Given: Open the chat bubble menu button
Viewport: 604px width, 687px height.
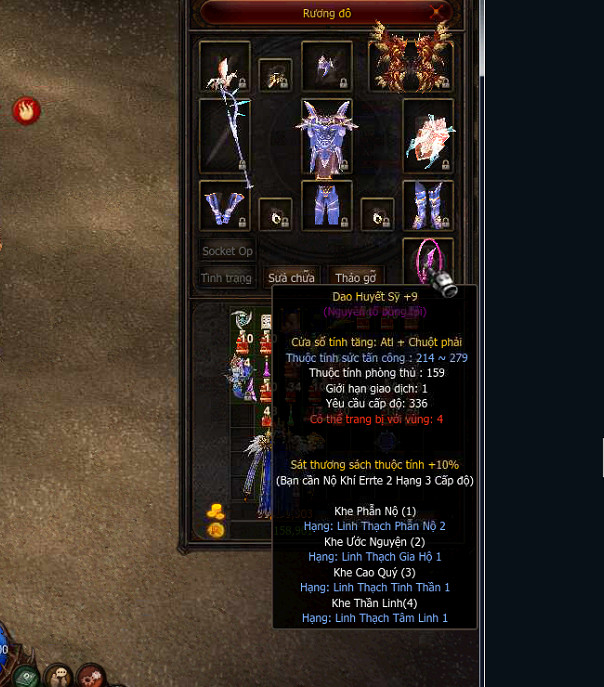Looking at the screenshot, I should click(59, 676).
